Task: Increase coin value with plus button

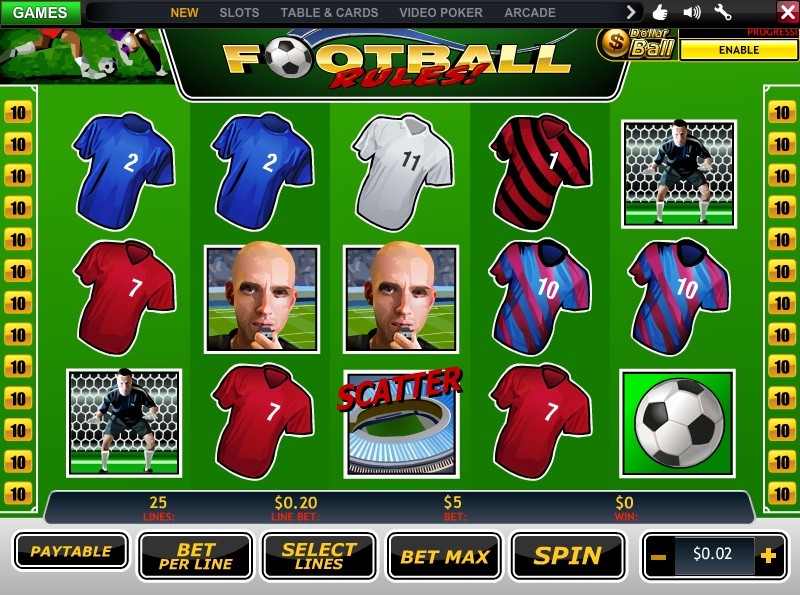Action: 768,556
